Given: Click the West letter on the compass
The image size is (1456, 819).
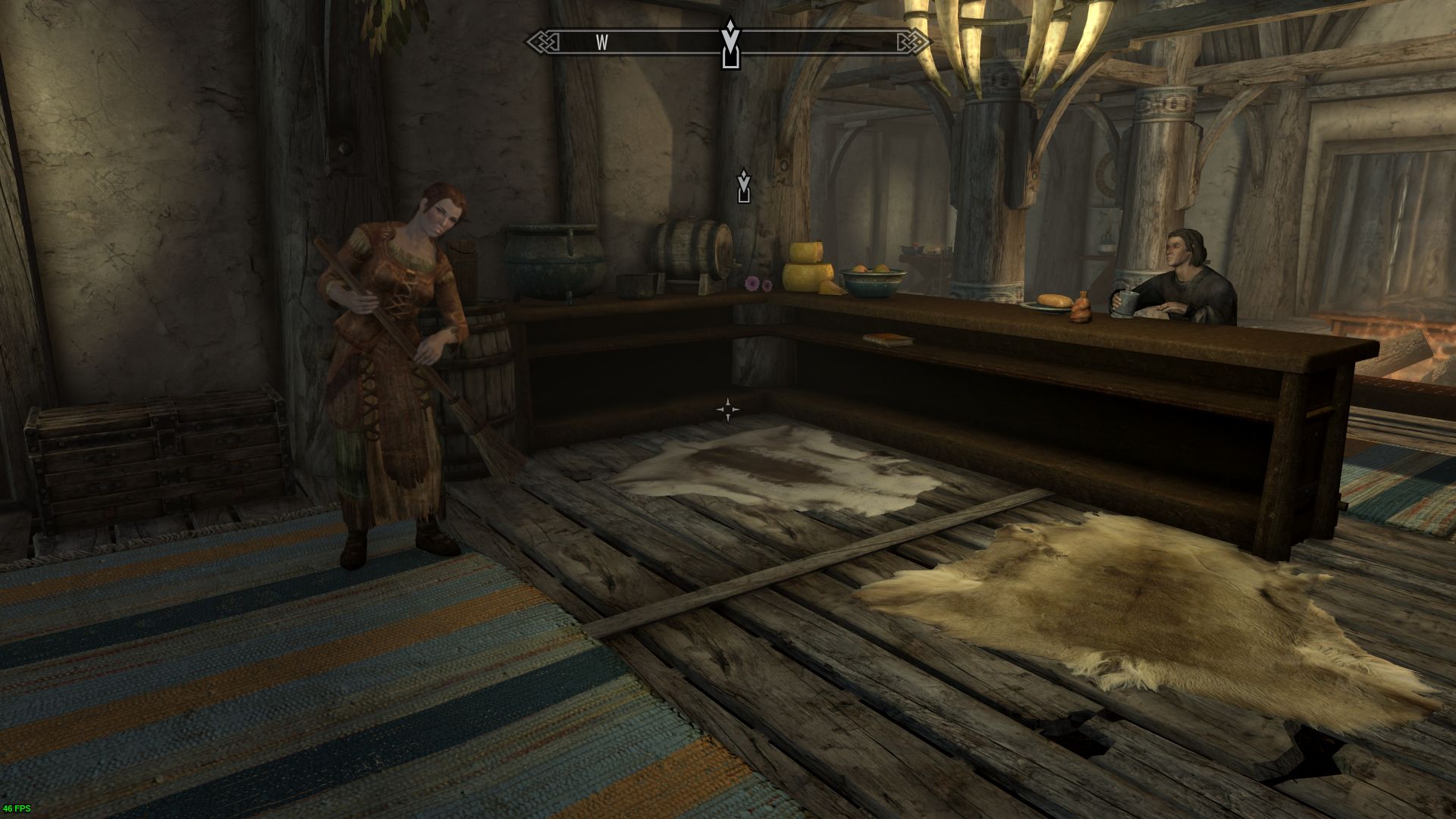Looking at the screenshot, I should tap(602, 42).
